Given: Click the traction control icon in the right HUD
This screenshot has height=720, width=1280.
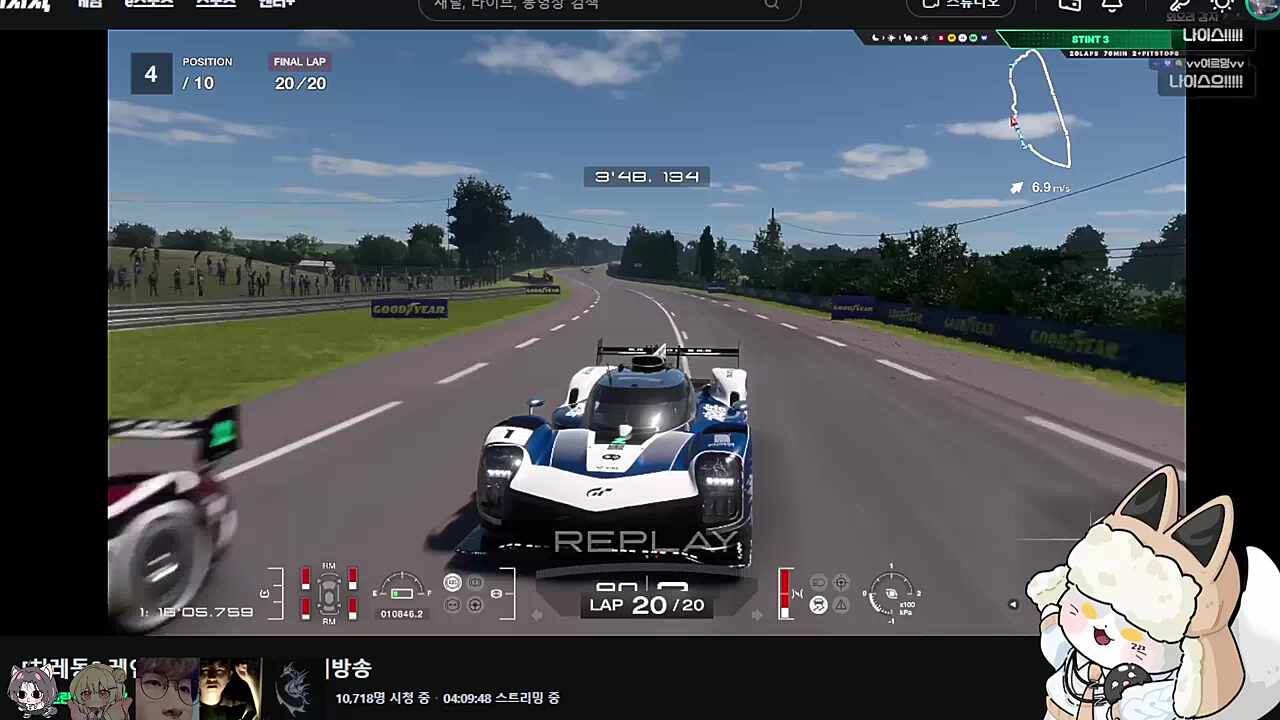Looking at the screenshot, I should click(x=818, y=604).
